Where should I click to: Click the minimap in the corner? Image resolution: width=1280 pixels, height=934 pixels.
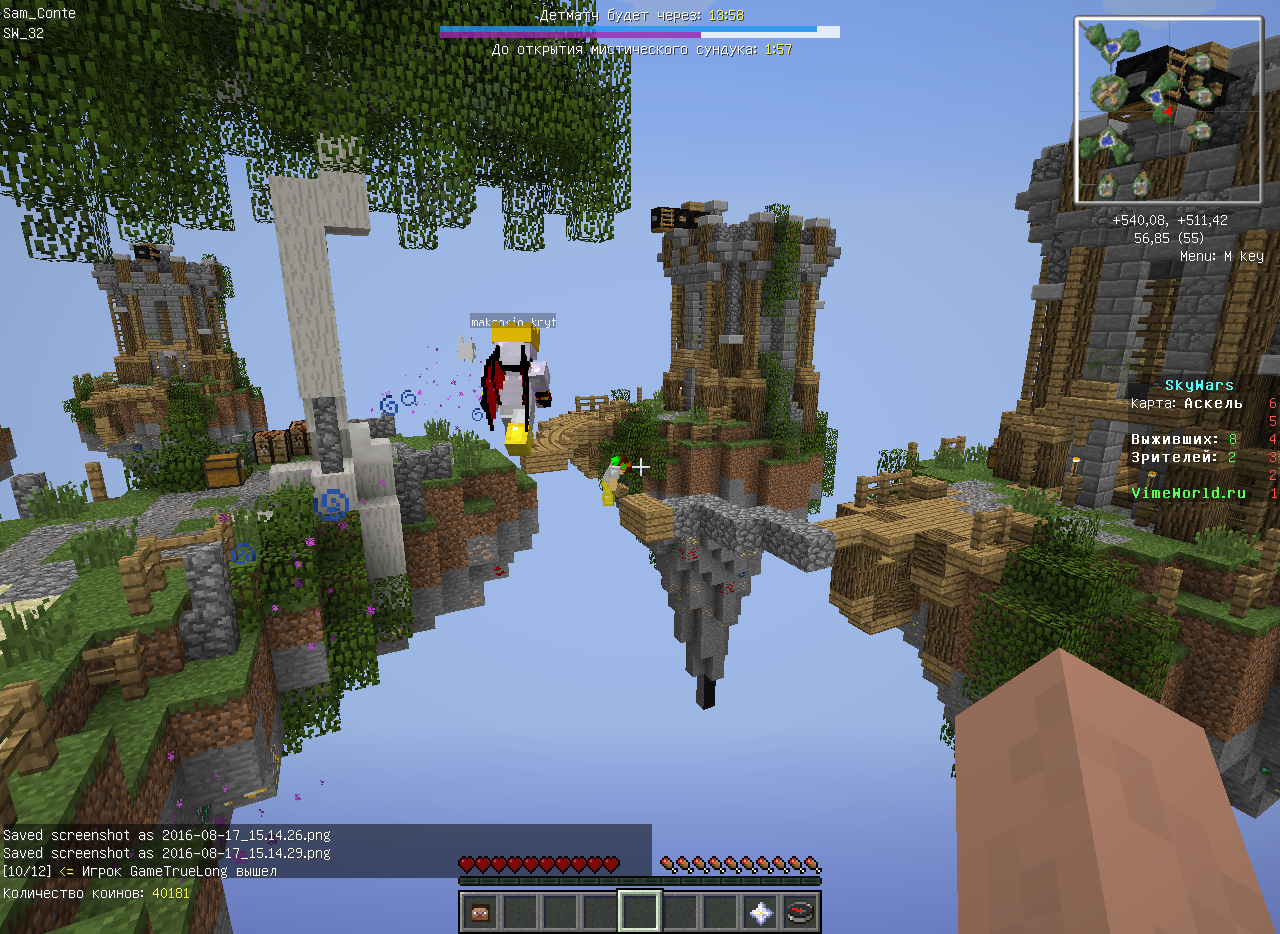(x=1168, y=110)
